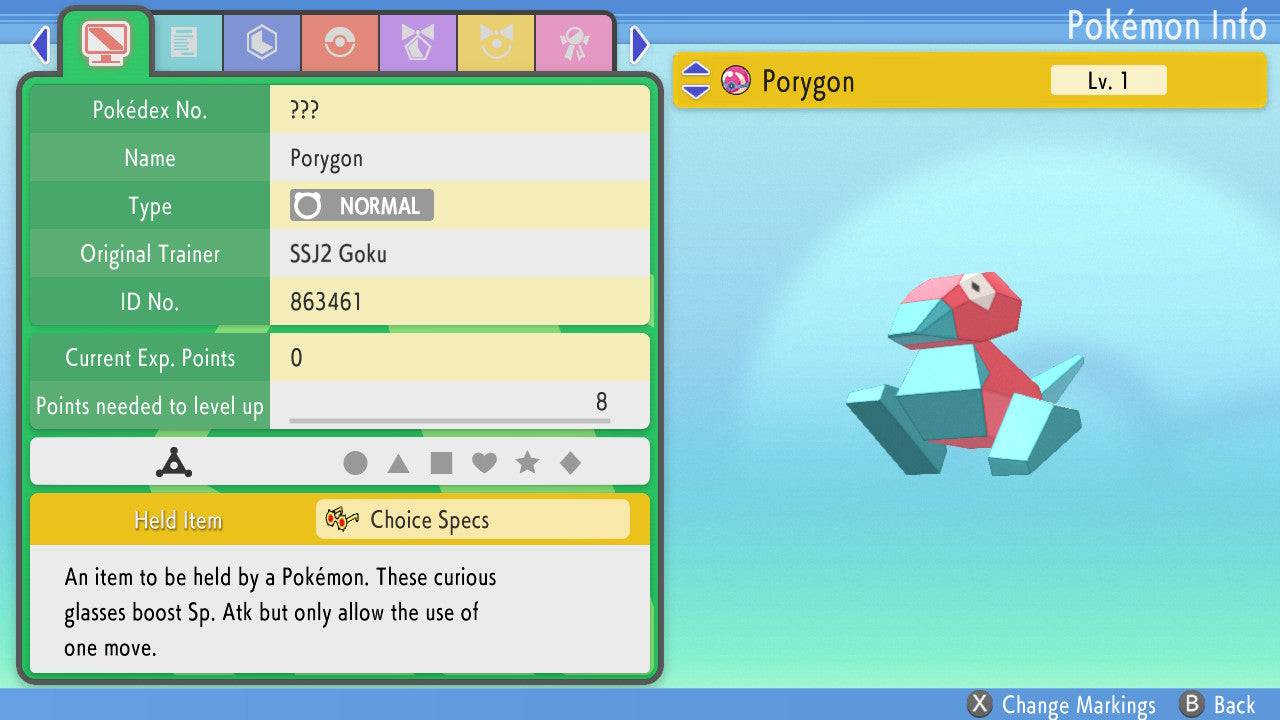Screen dimensions: 1280x720
Task: Toggle the square marking
Action: point(441,463)
